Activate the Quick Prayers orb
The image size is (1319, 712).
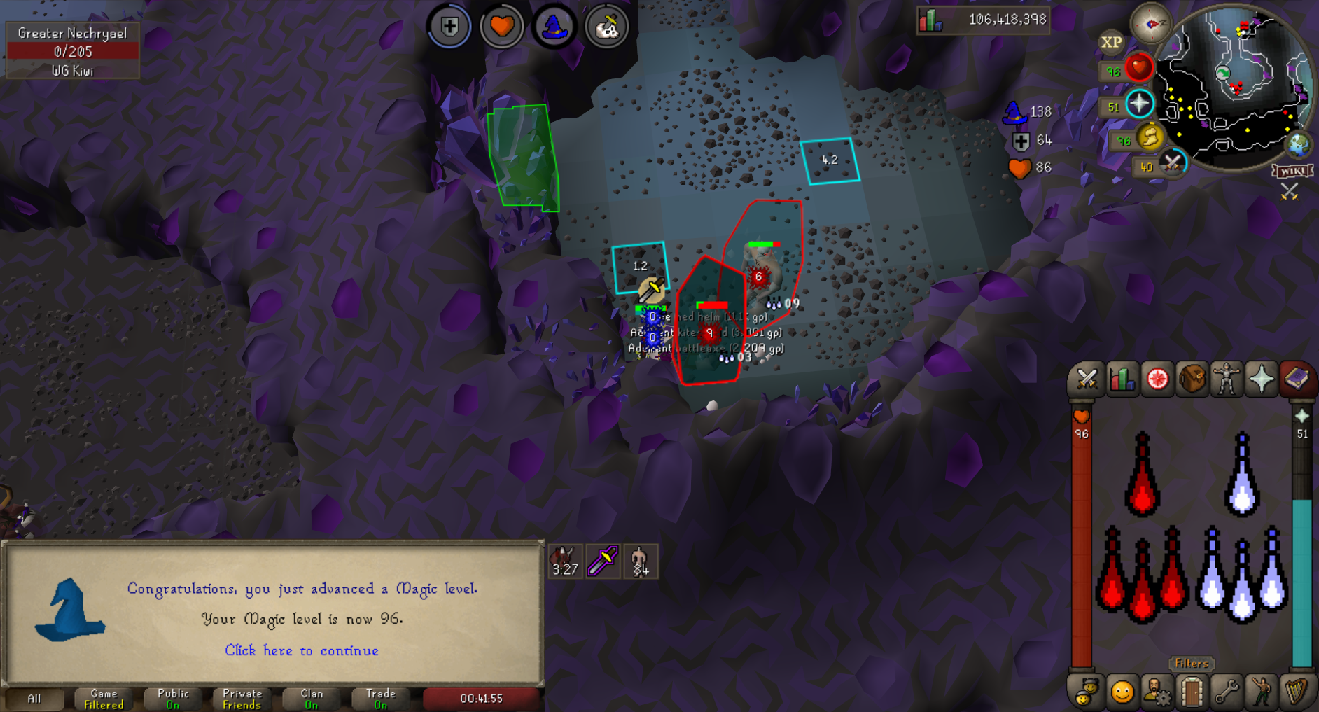(x=1139, y=104)
